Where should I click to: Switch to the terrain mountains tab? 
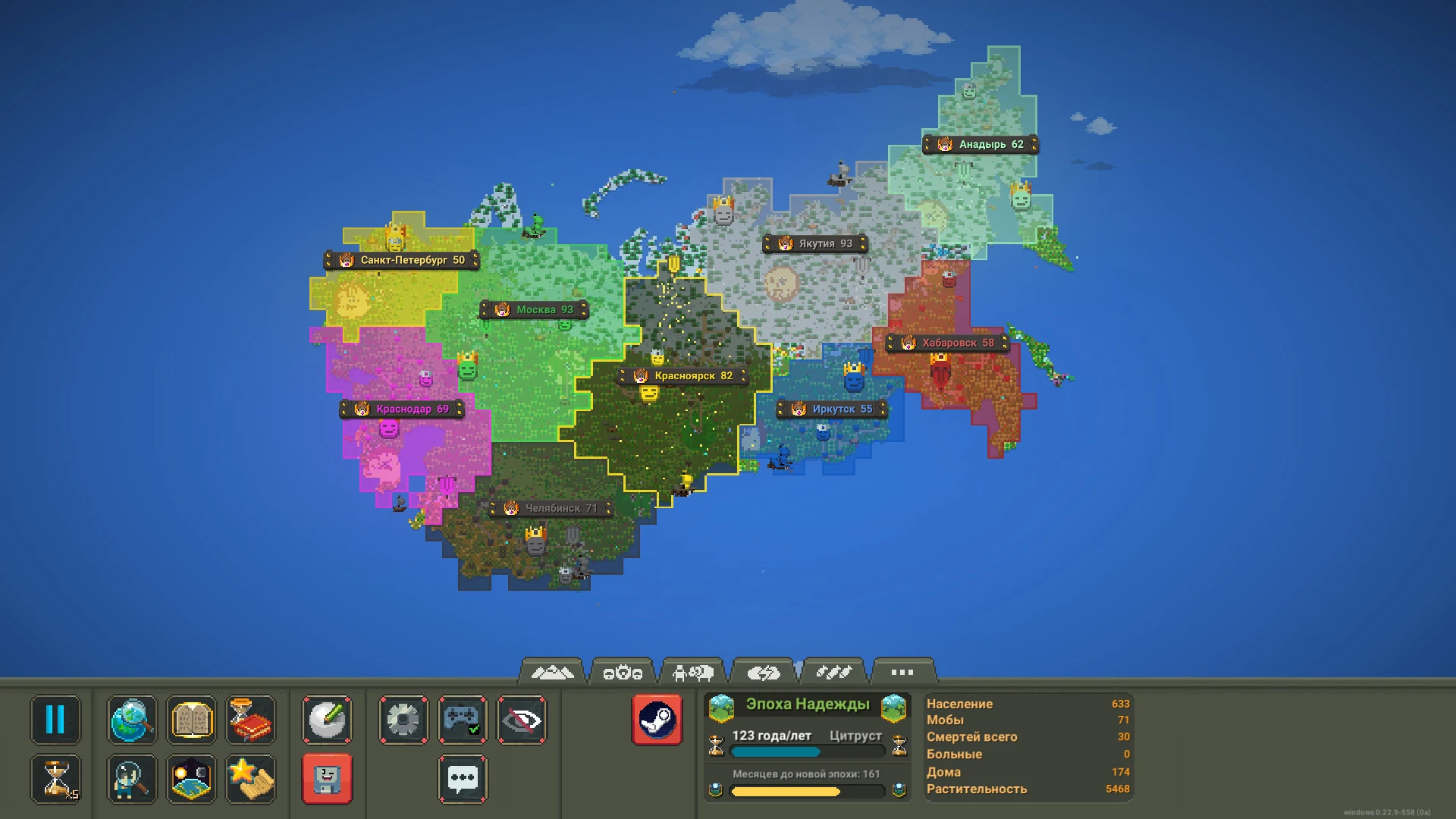[553, 672]
